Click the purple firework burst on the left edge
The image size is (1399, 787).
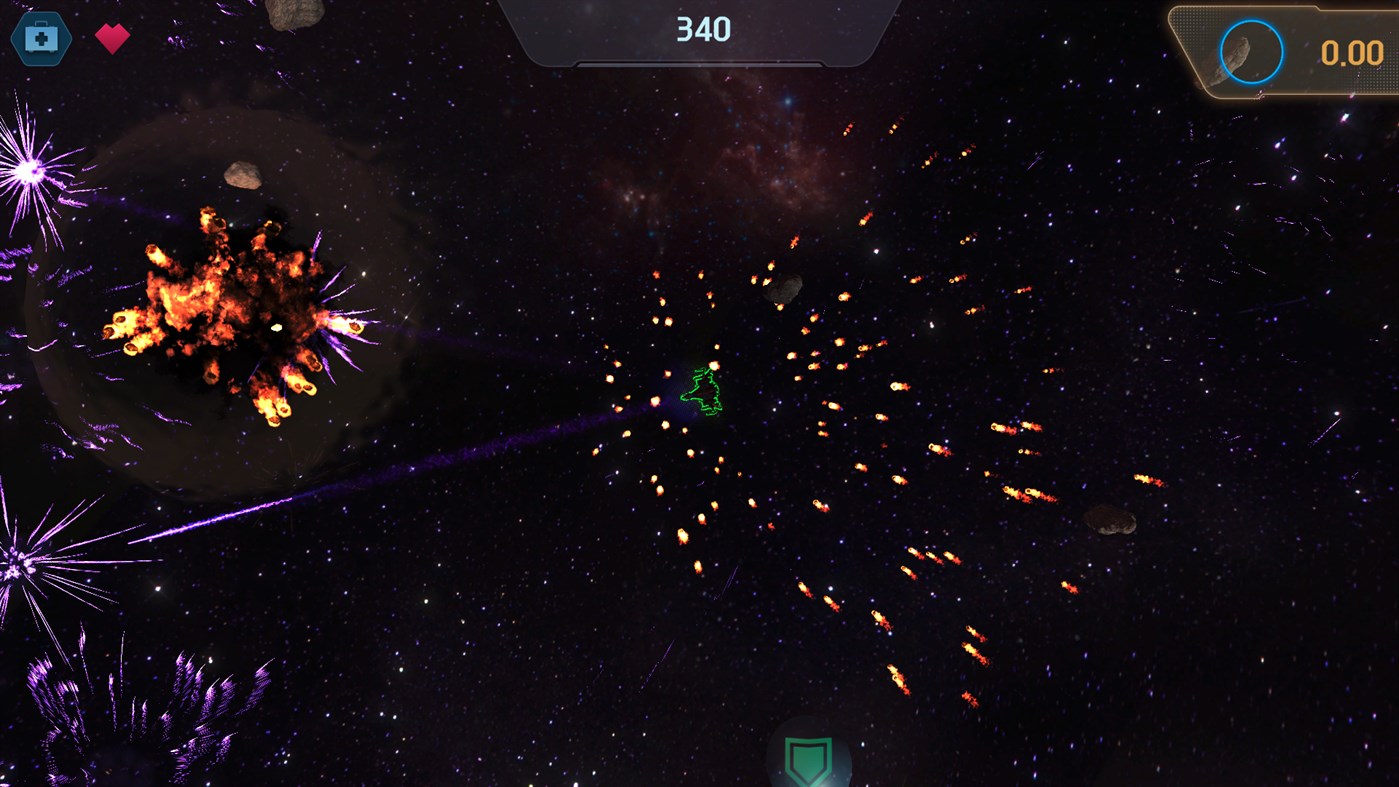(x=30, y=170)
